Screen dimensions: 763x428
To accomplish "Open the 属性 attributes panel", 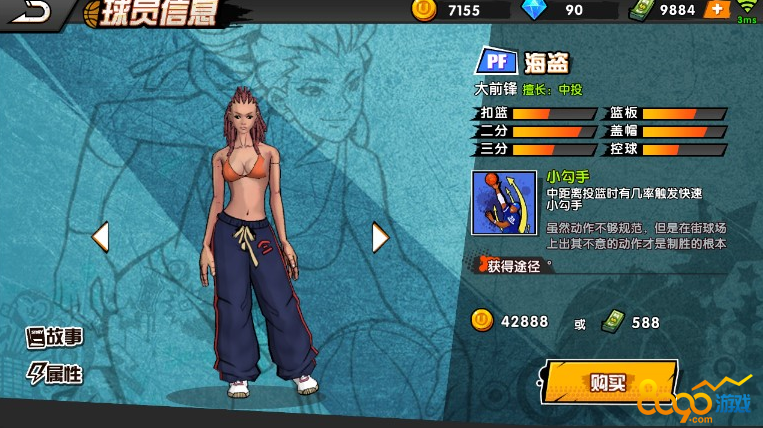I will click(x=56, y=374).
